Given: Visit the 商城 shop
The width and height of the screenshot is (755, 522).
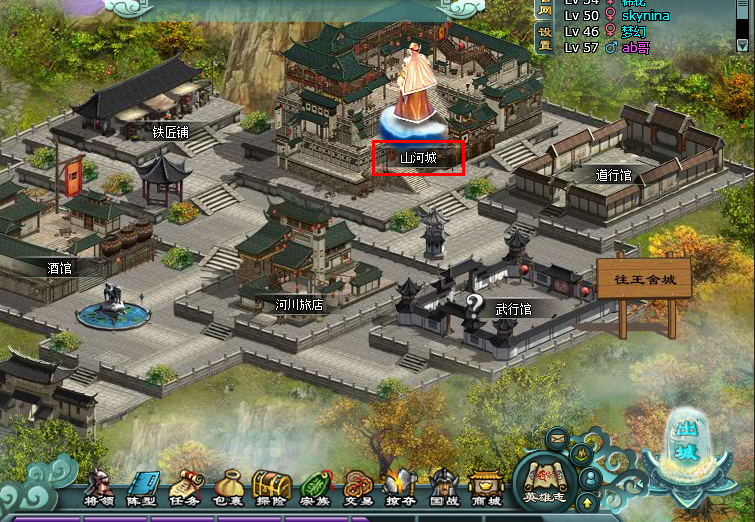Looking at the screenshot, I should 486,489.
